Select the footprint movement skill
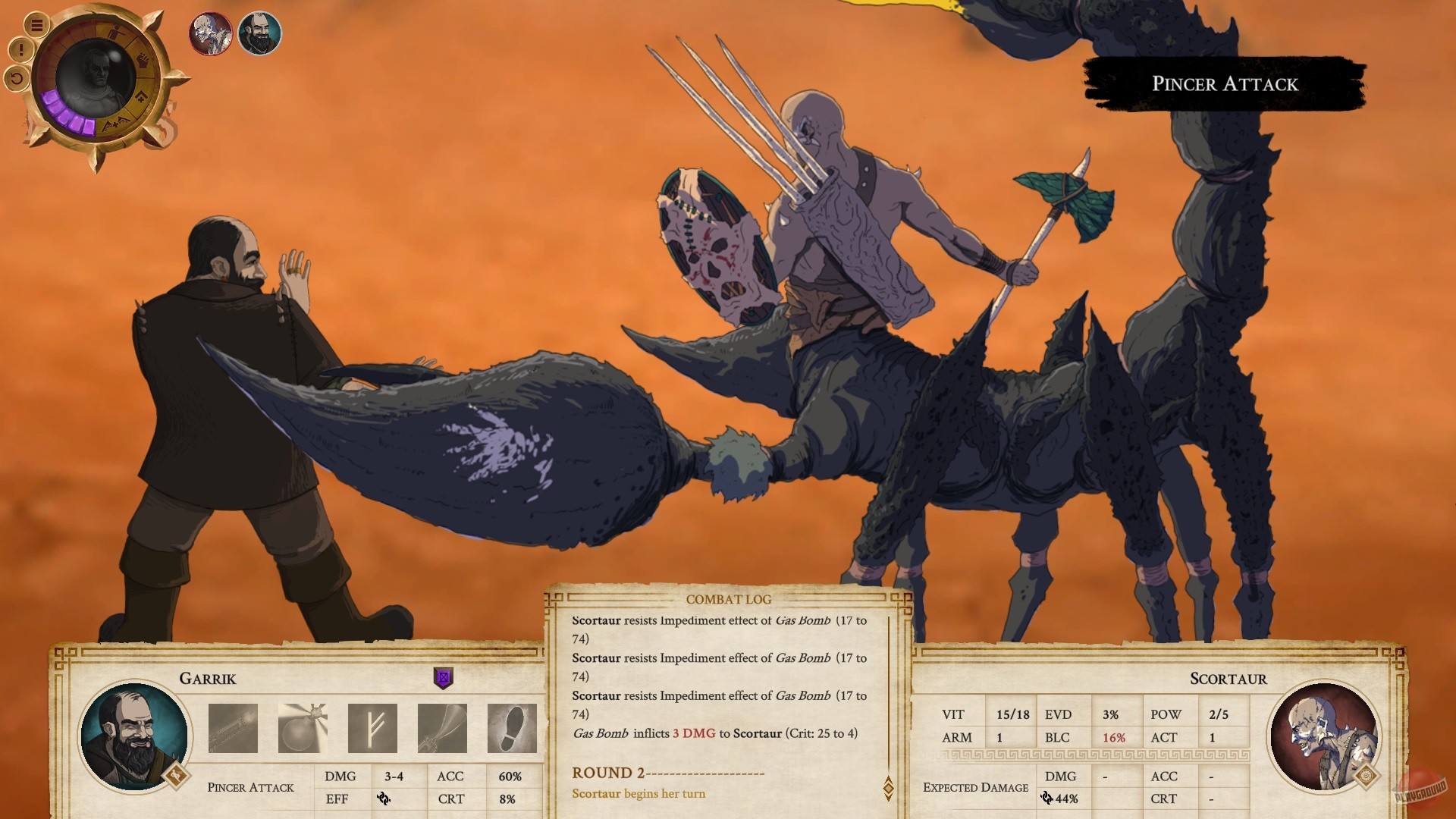The image size is (1456, 819). 512,727
